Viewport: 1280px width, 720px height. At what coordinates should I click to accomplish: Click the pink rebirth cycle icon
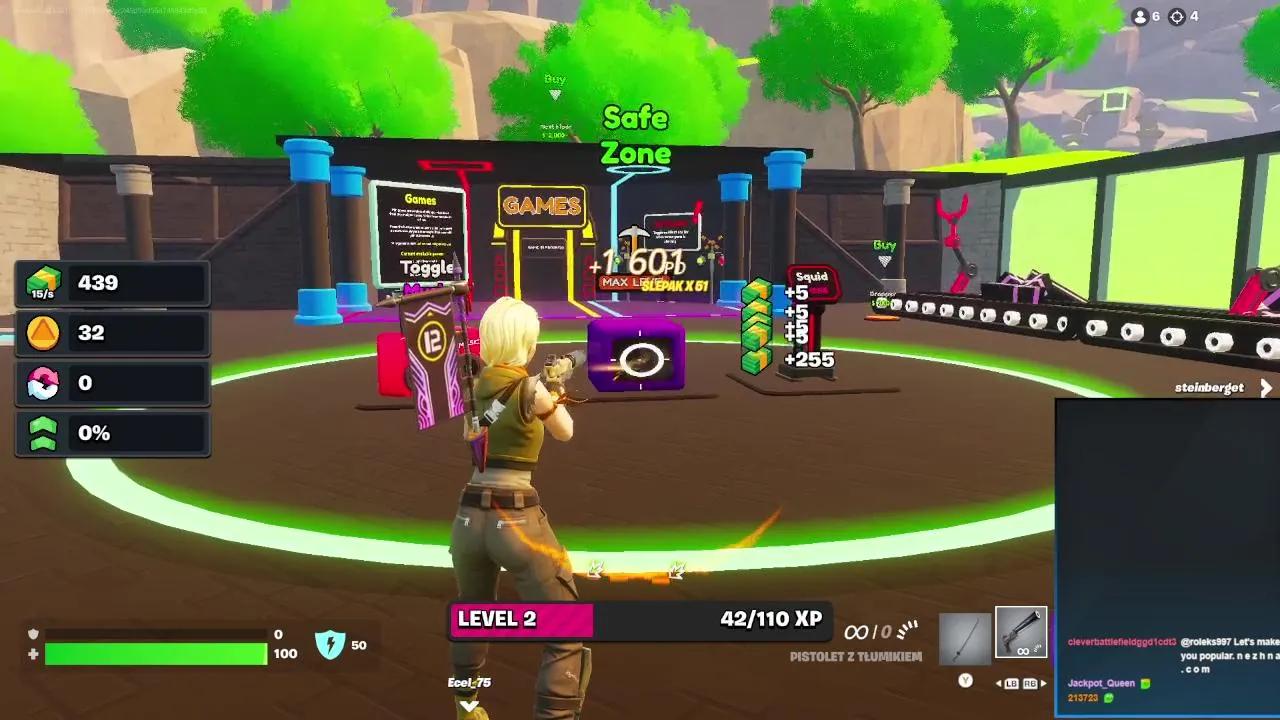pyautogui.click(x=41, y=382)
